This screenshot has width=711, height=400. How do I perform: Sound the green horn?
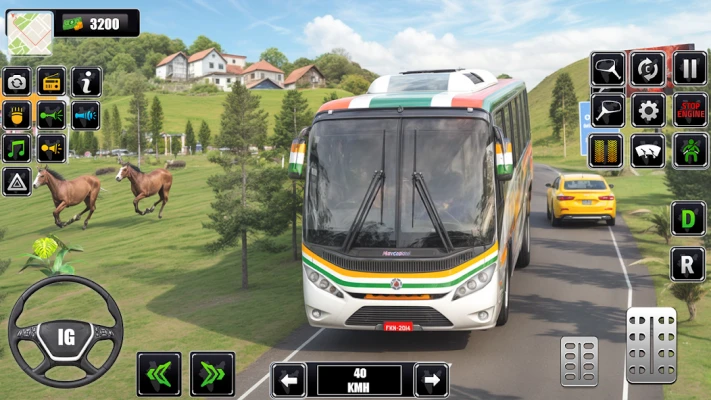pyautogui.click(x=51, y=115)
